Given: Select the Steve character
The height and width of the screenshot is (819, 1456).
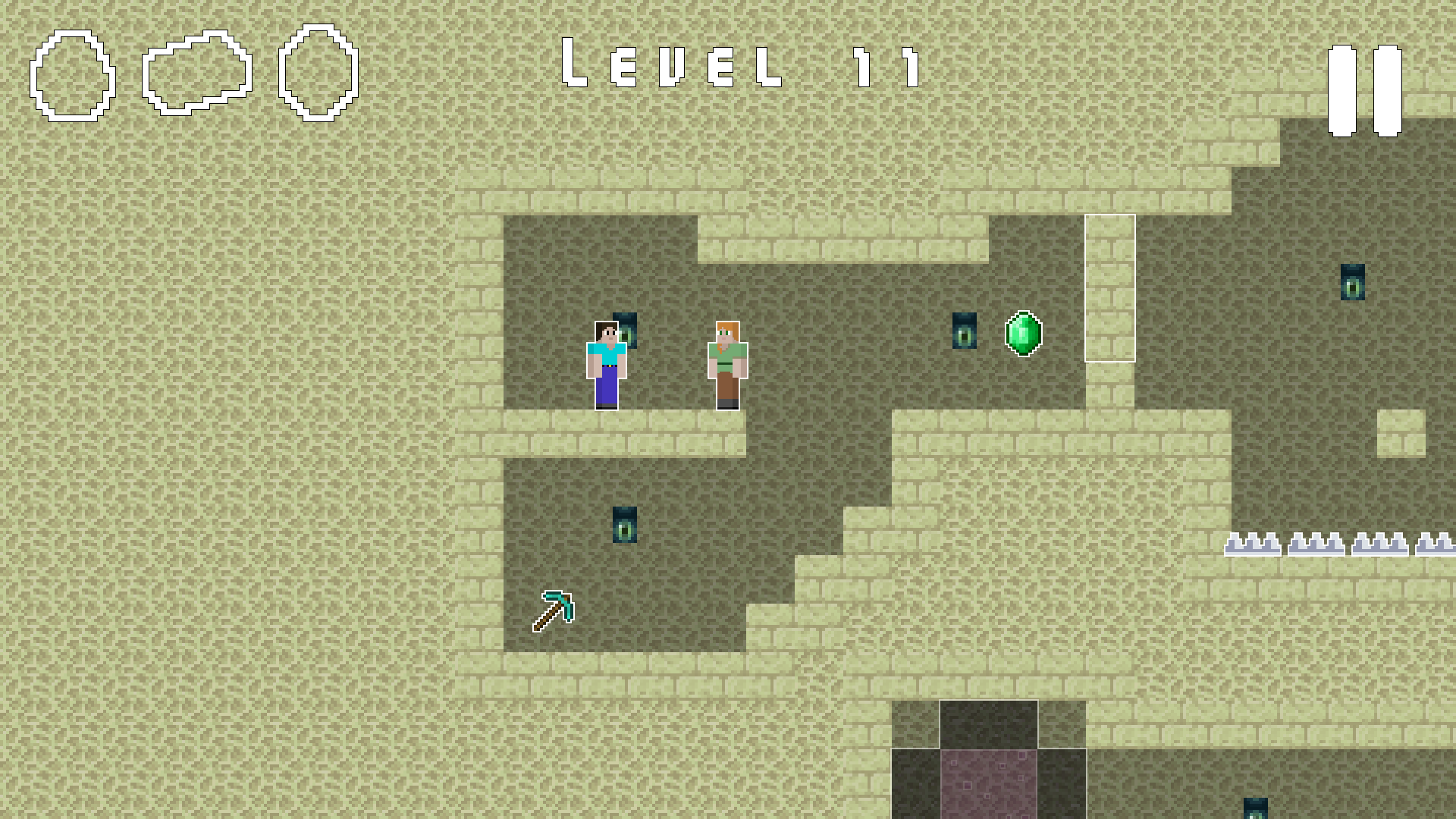Looking at the screenshot, I should click(605, 364).
